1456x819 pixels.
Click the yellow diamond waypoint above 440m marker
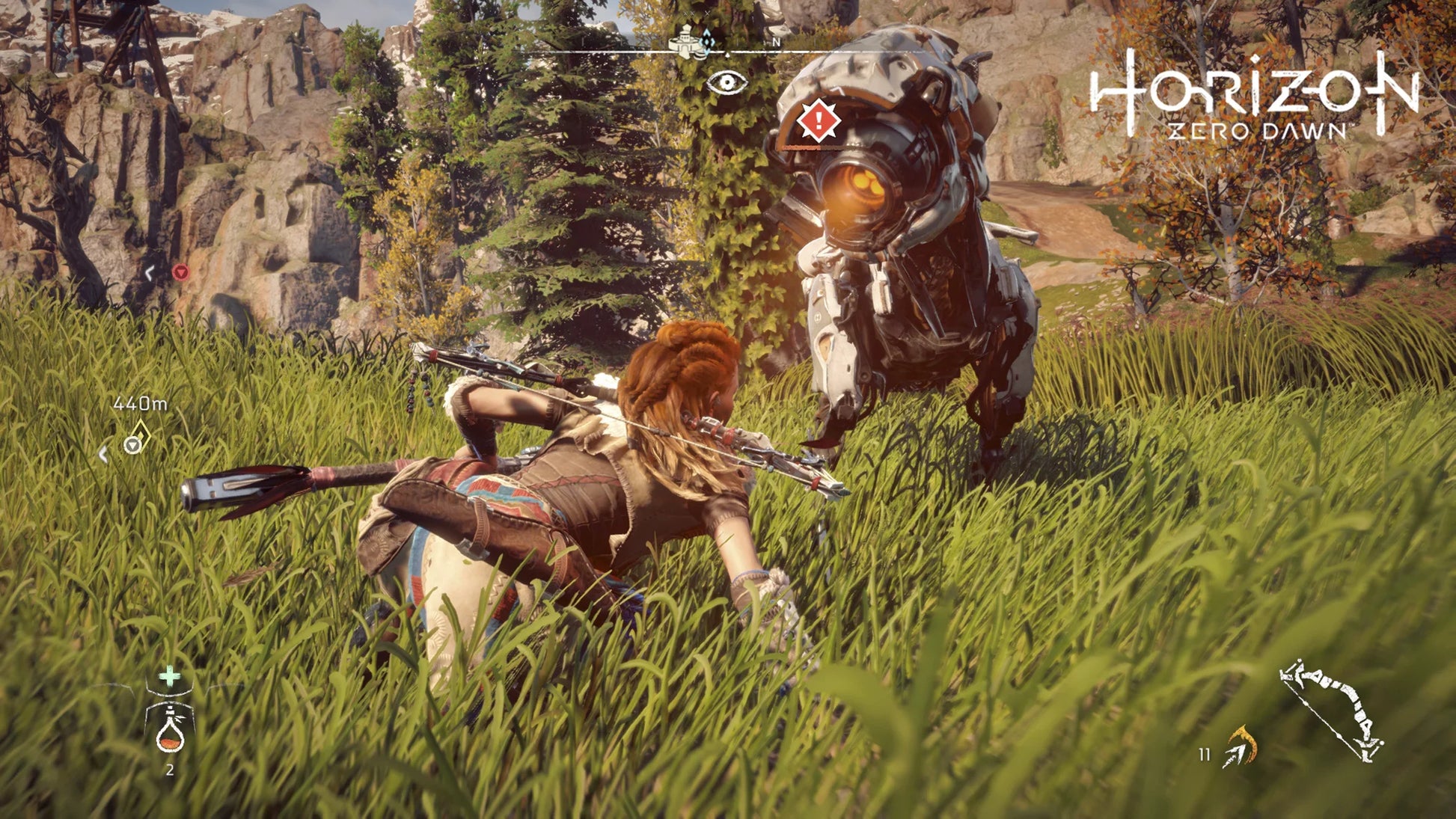(141, 432)
